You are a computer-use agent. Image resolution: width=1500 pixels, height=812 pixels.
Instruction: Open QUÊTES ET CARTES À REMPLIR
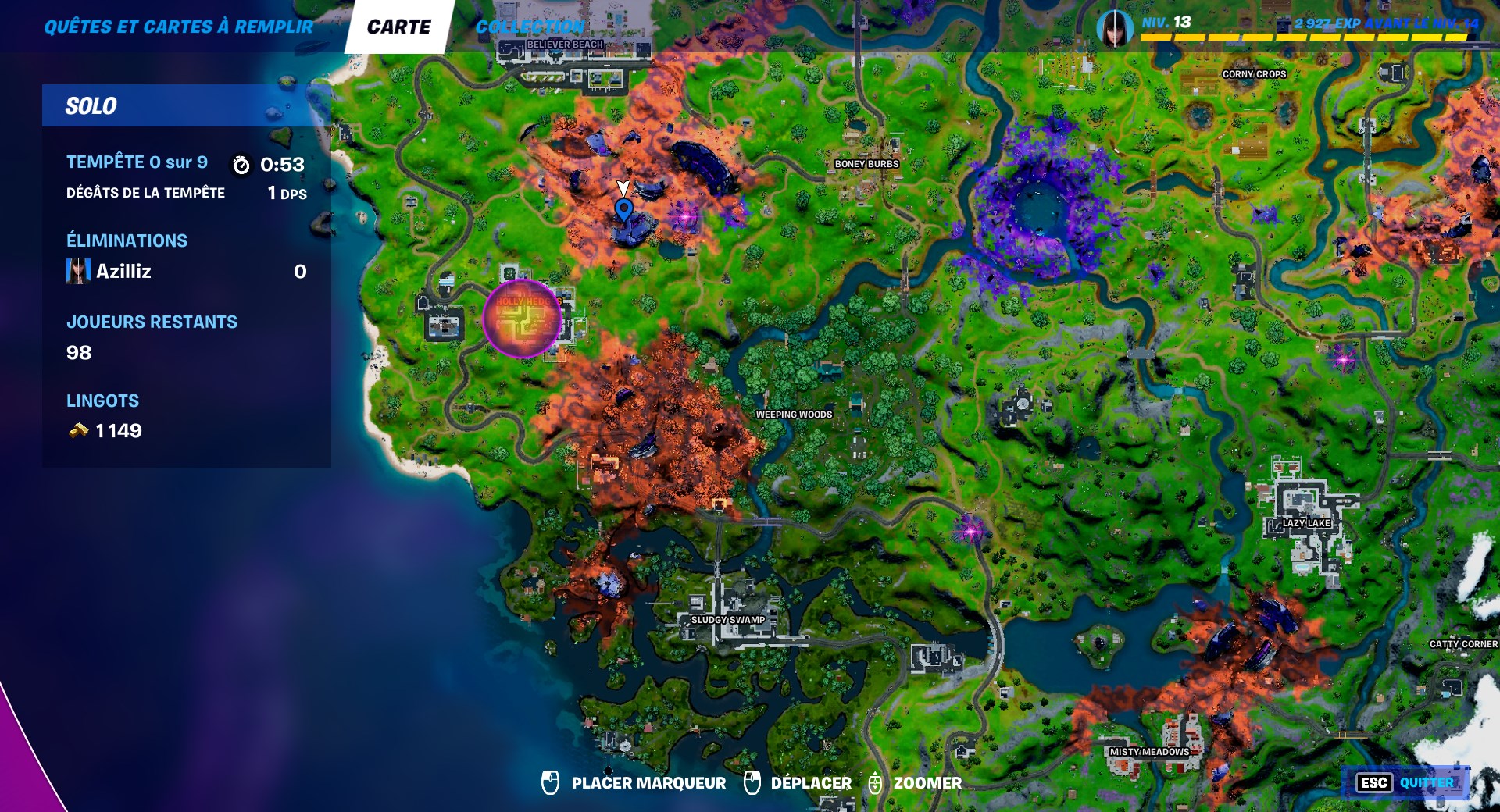coord(178,26)
